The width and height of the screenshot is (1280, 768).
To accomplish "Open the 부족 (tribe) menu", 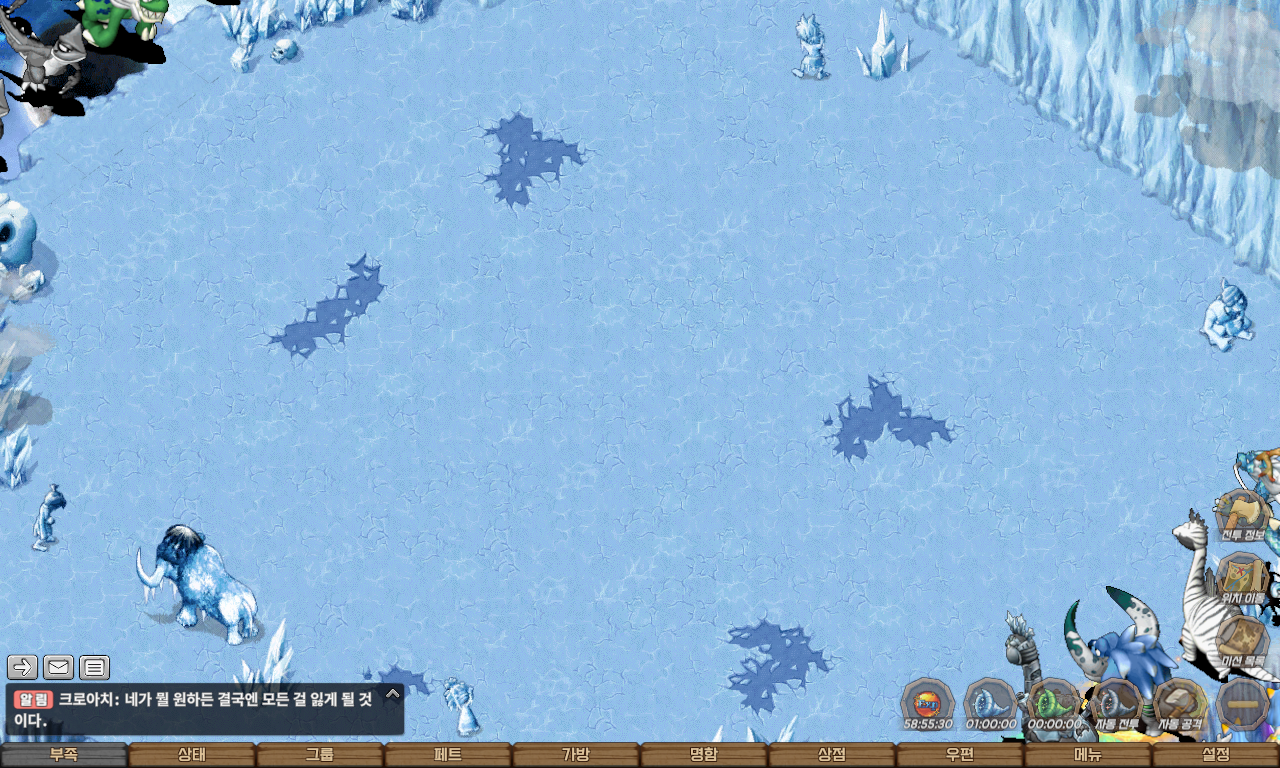I will (64, 755).
